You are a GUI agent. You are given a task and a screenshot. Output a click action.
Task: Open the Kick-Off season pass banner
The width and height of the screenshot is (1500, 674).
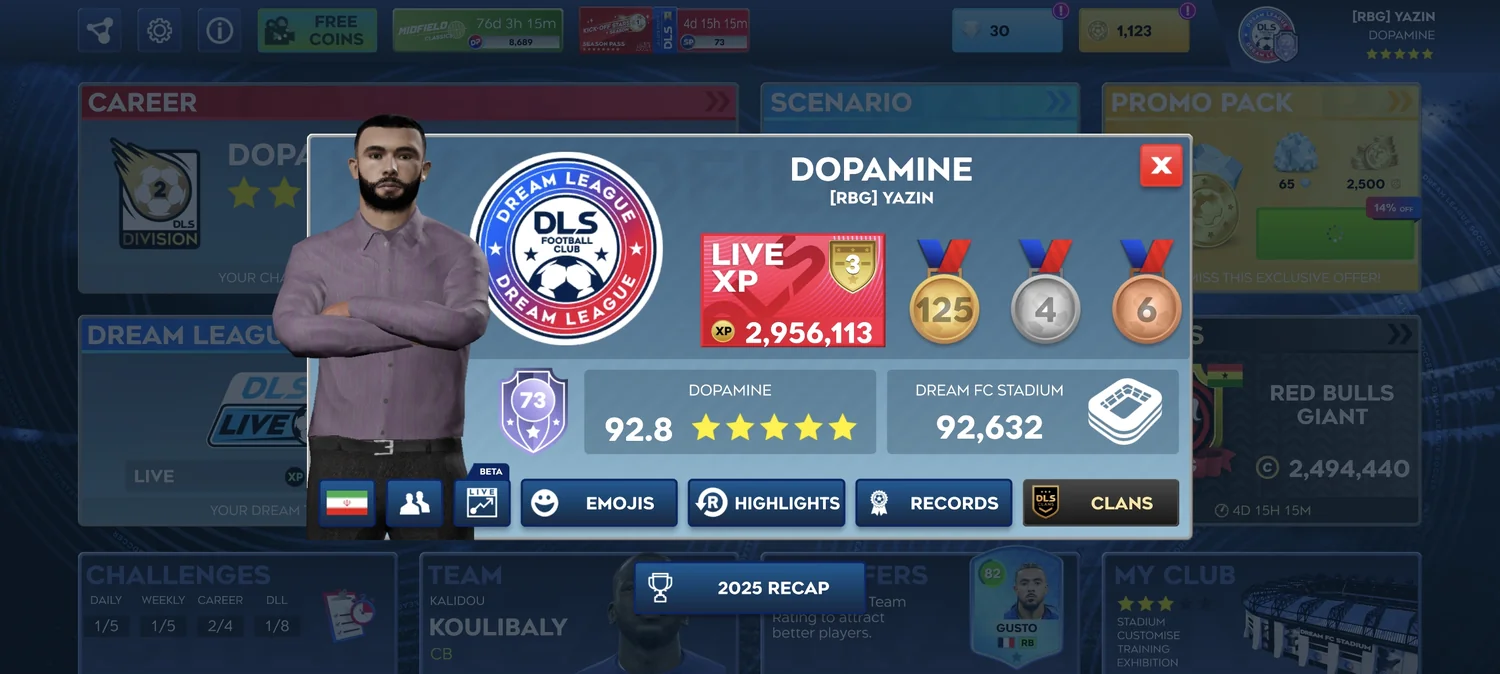coord(664,31)
